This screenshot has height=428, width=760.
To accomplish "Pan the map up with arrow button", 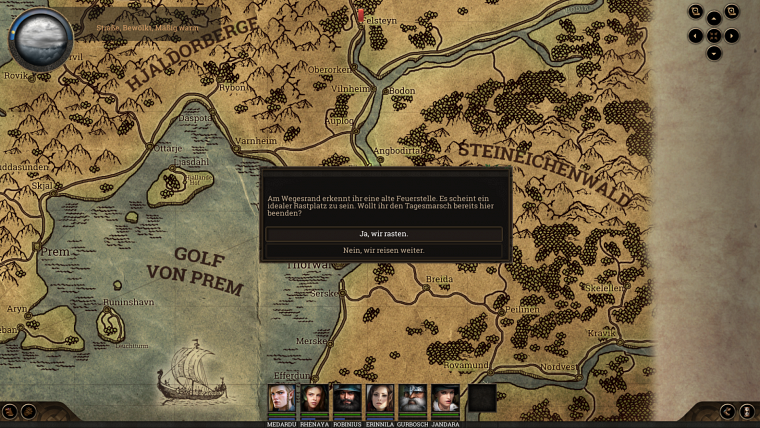I will pyautogui.click(x=714, y=18).
